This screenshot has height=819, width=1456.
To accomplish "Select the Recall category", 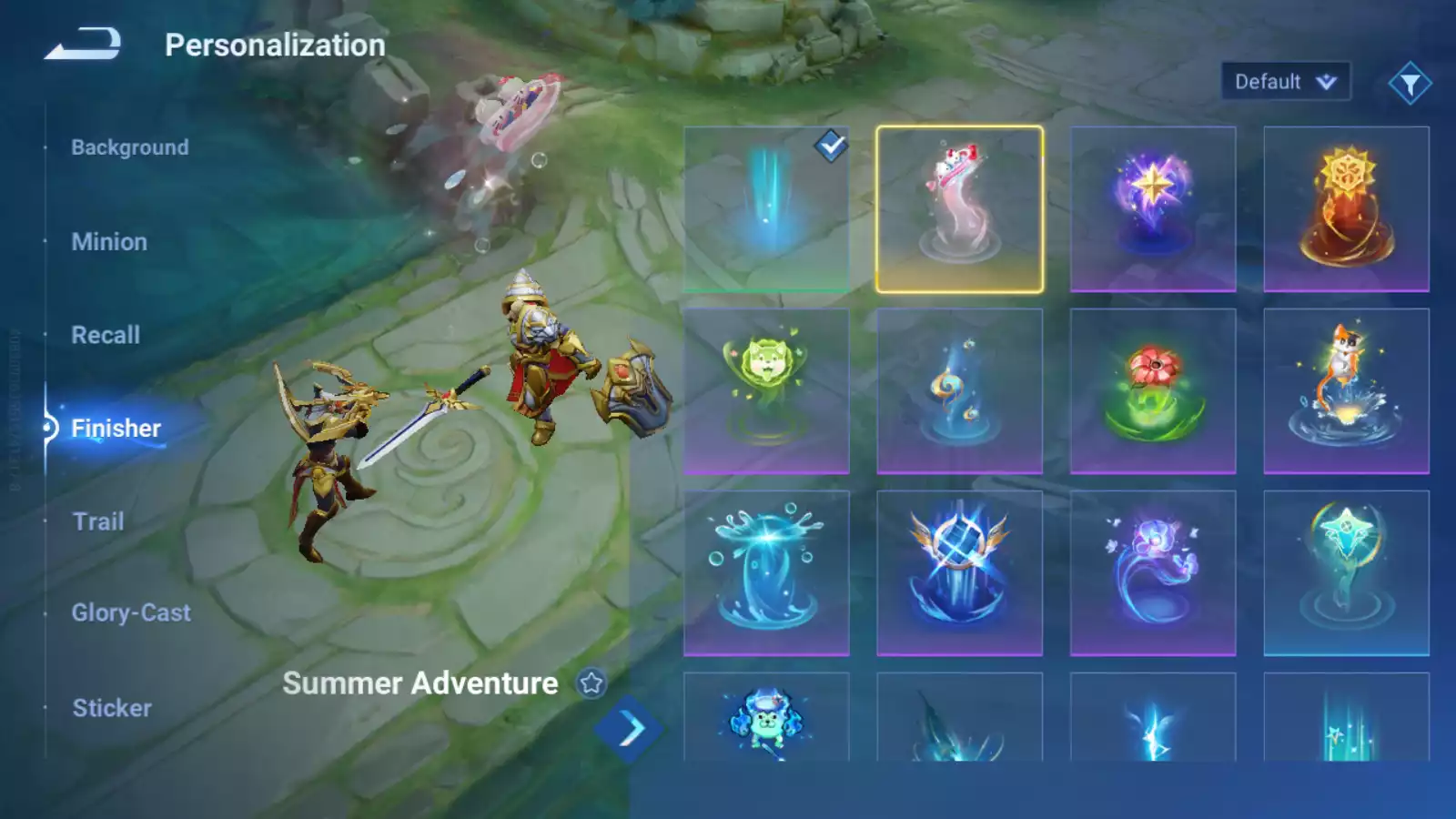I will pyautogui.click(x=106, y=335).
